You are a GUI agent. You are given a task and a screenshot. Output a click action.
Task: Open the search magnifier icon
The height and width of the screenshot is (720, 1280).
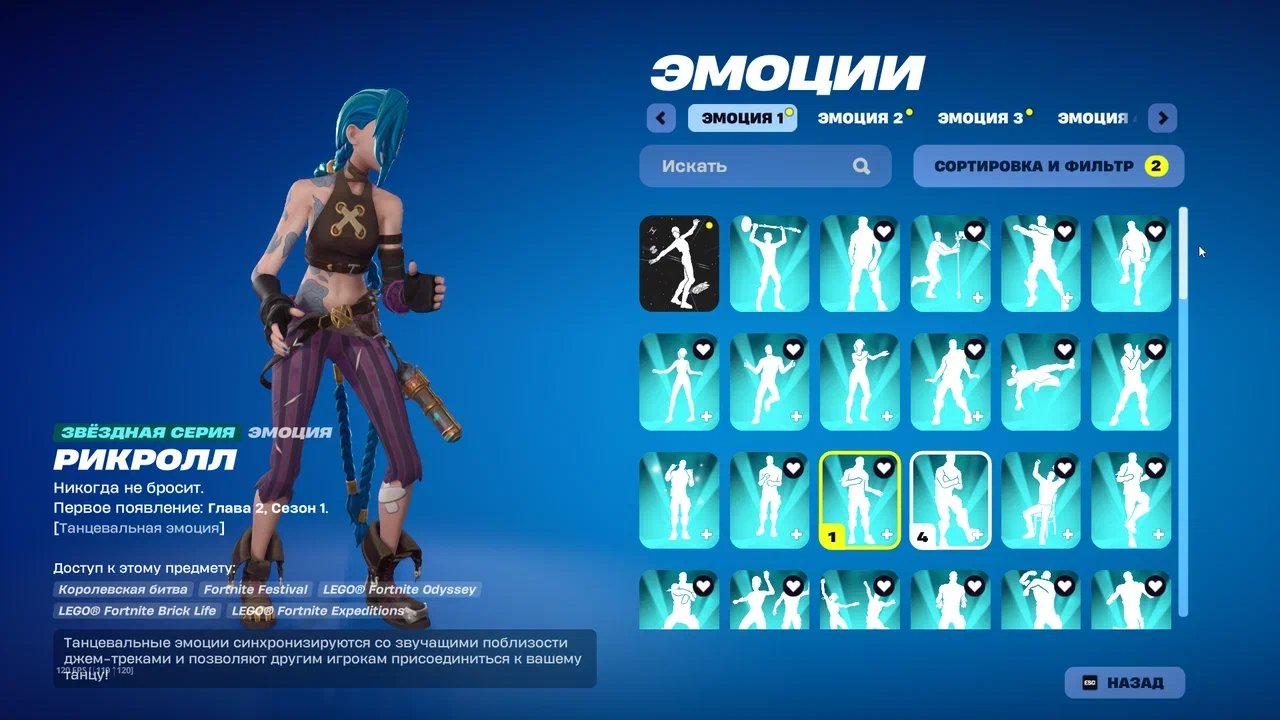pos(860,166)
